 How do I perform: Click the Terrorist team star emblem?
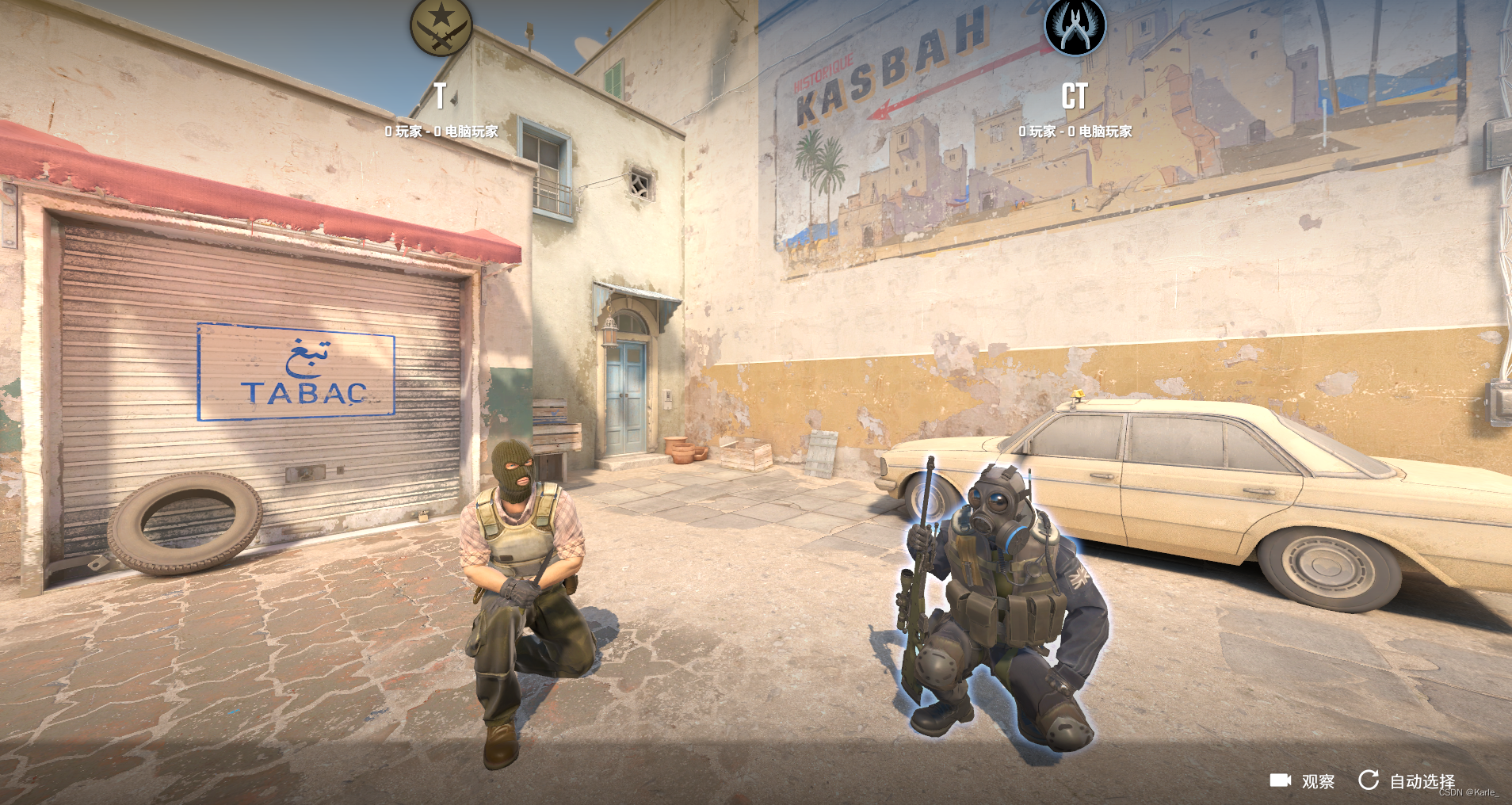click(441, 26)
